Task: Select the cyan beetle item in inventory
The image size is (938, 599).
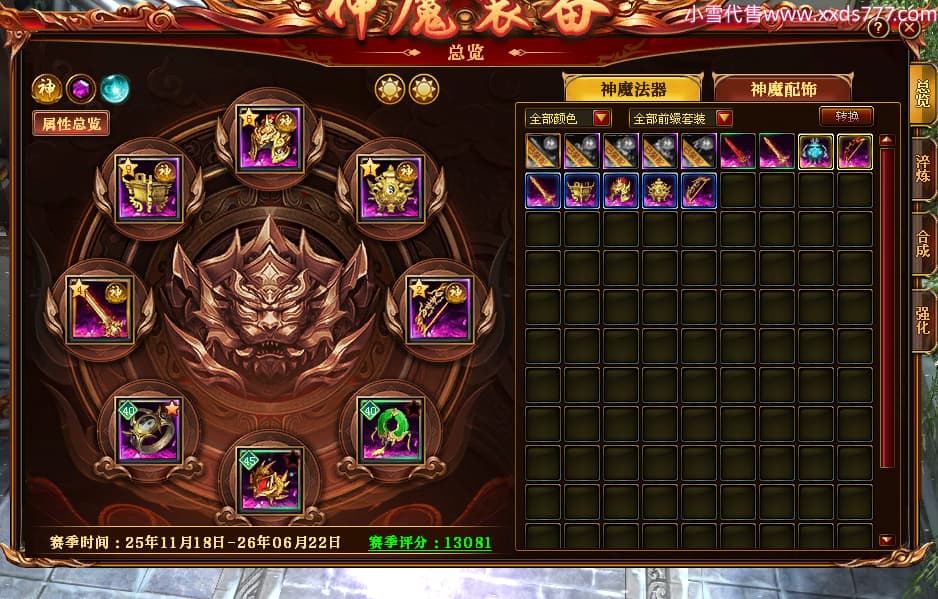Action: 816,151
